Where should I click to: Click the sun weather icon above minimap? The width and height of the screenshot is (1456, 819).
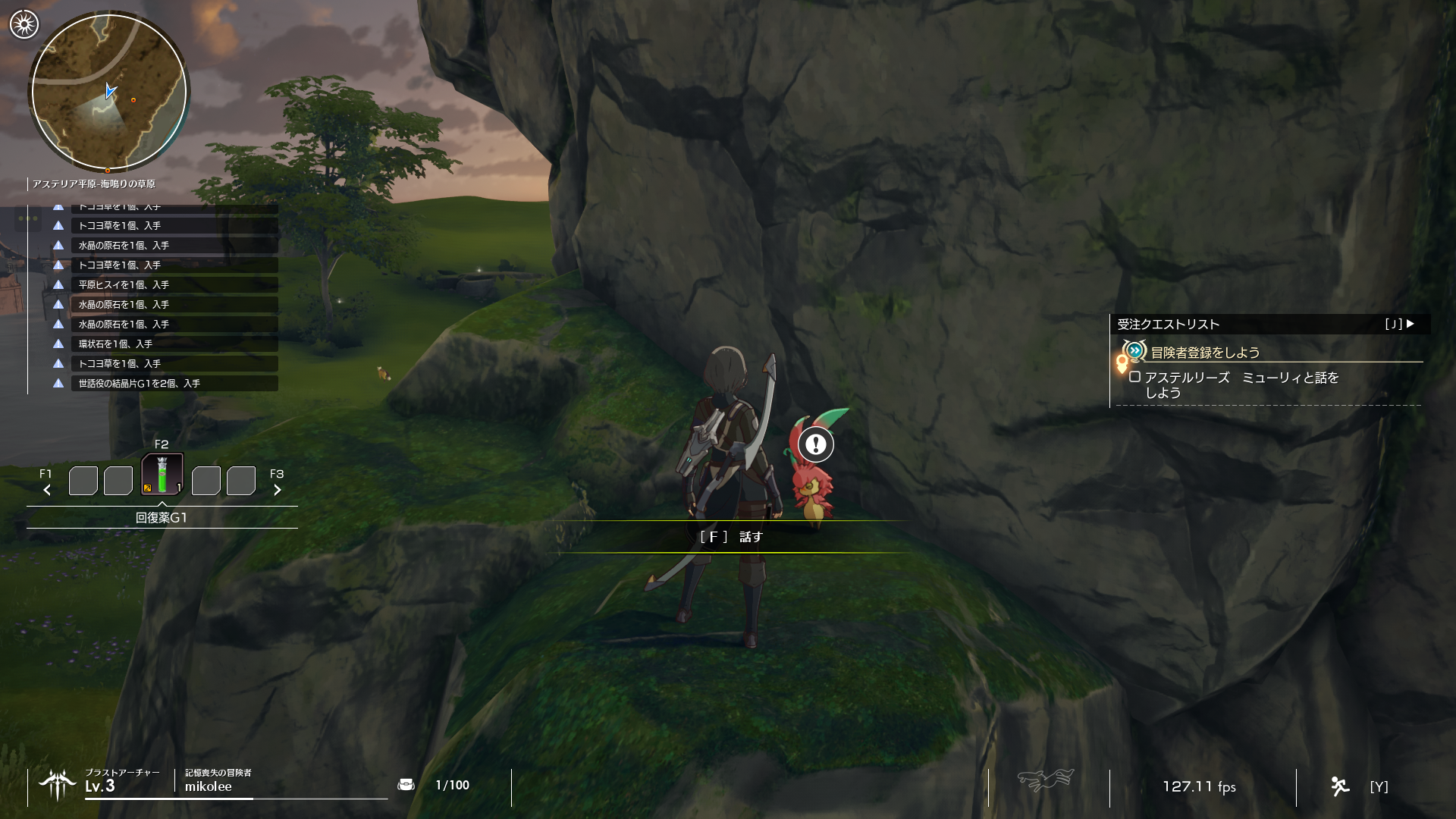[x=24, y=25]
